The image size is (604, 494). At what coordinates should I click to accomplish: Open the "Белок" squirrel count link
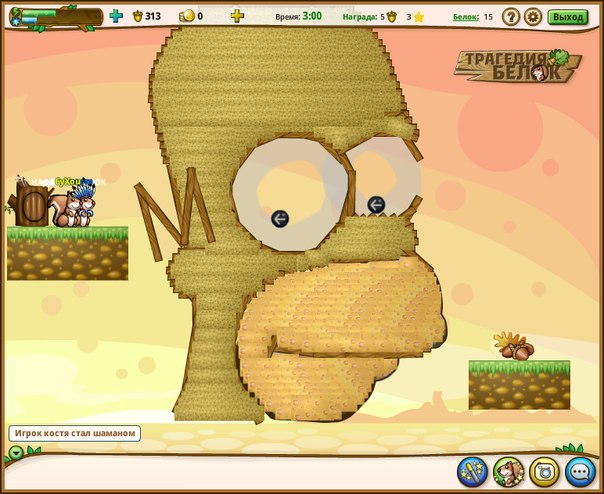[x=465, y=17]
